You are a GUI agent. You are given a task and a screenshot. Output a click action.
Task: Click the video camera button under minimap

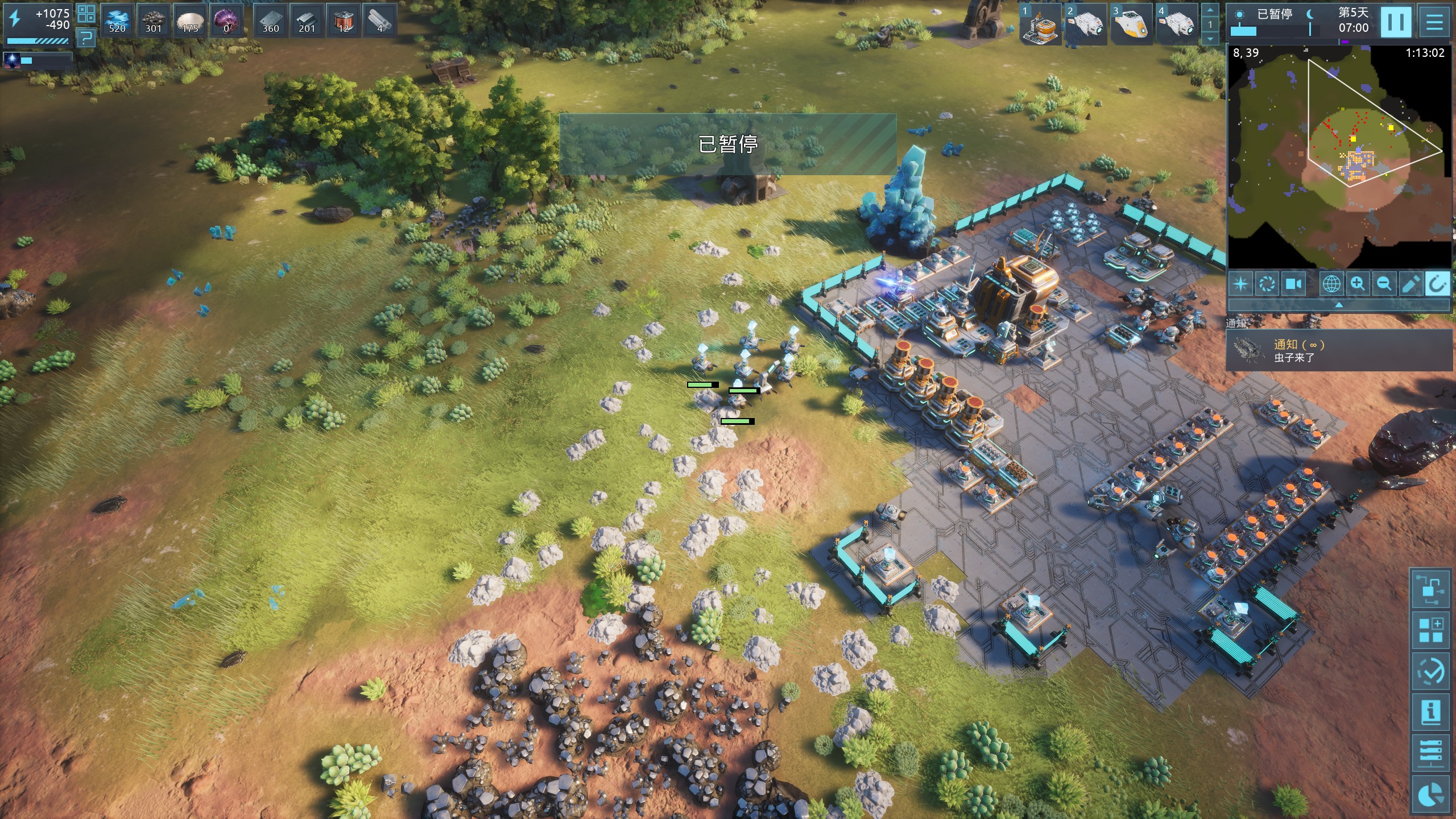point(1294,283)
